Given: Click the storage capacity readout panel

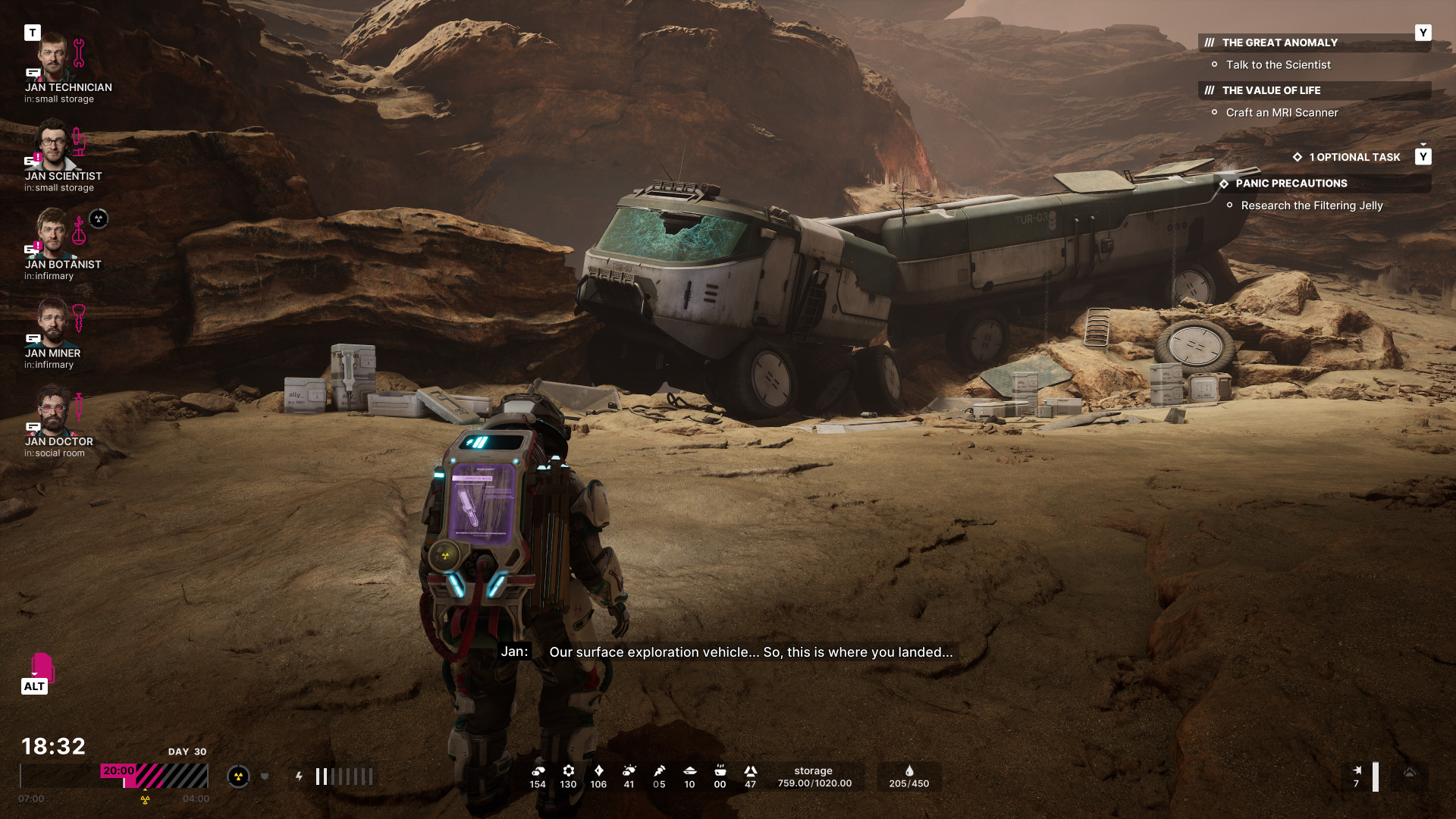Looking at the screenshot, I should (814, 777).
